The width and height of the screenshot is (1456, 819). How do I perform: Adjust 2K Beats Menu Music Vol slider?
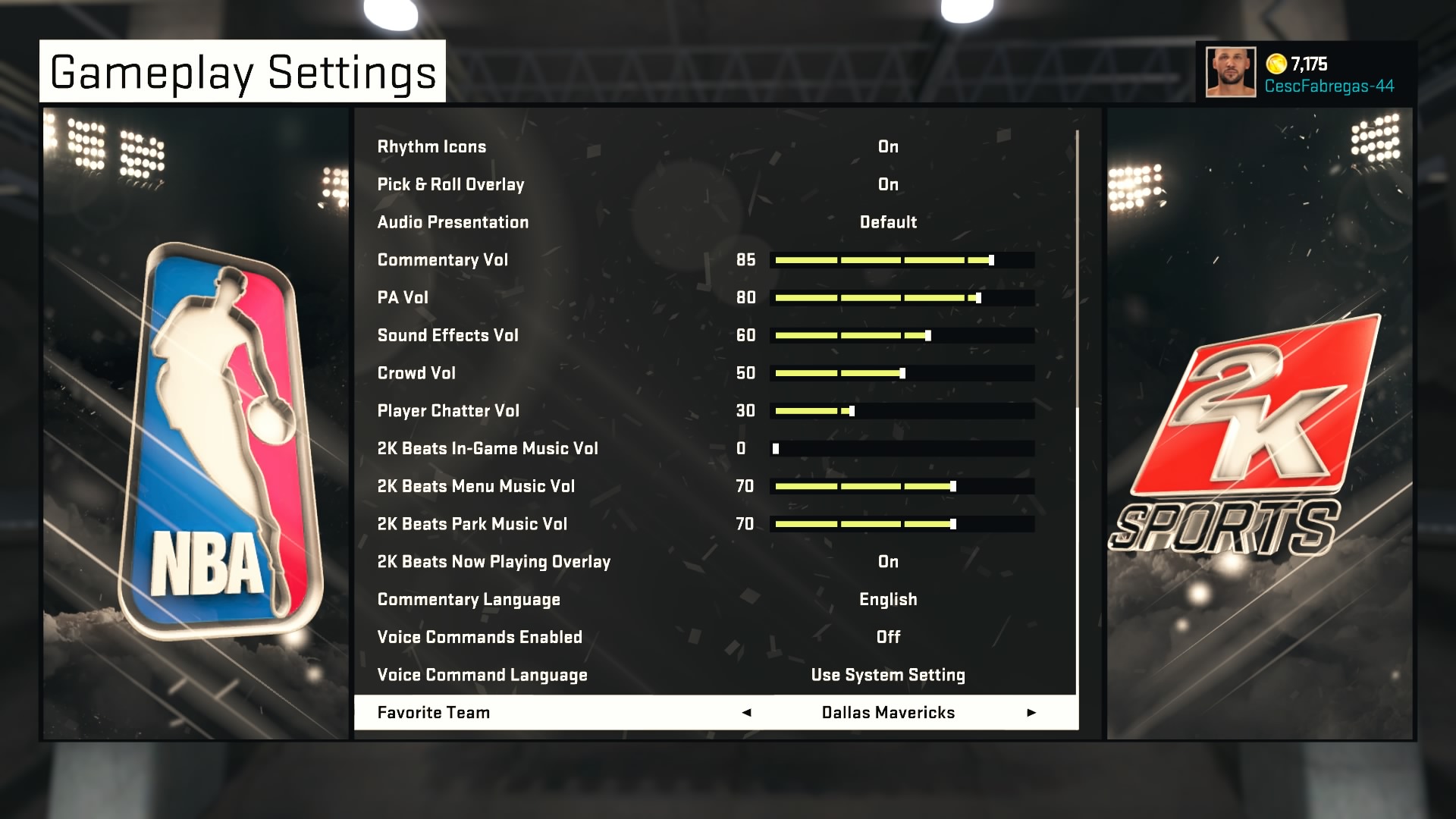point(902,486)
